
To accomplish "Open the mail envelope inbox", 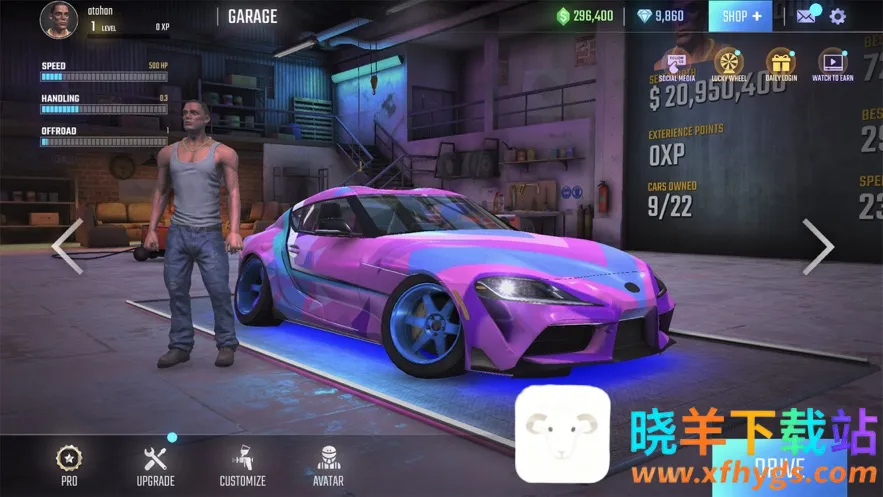I will (807, 16).
